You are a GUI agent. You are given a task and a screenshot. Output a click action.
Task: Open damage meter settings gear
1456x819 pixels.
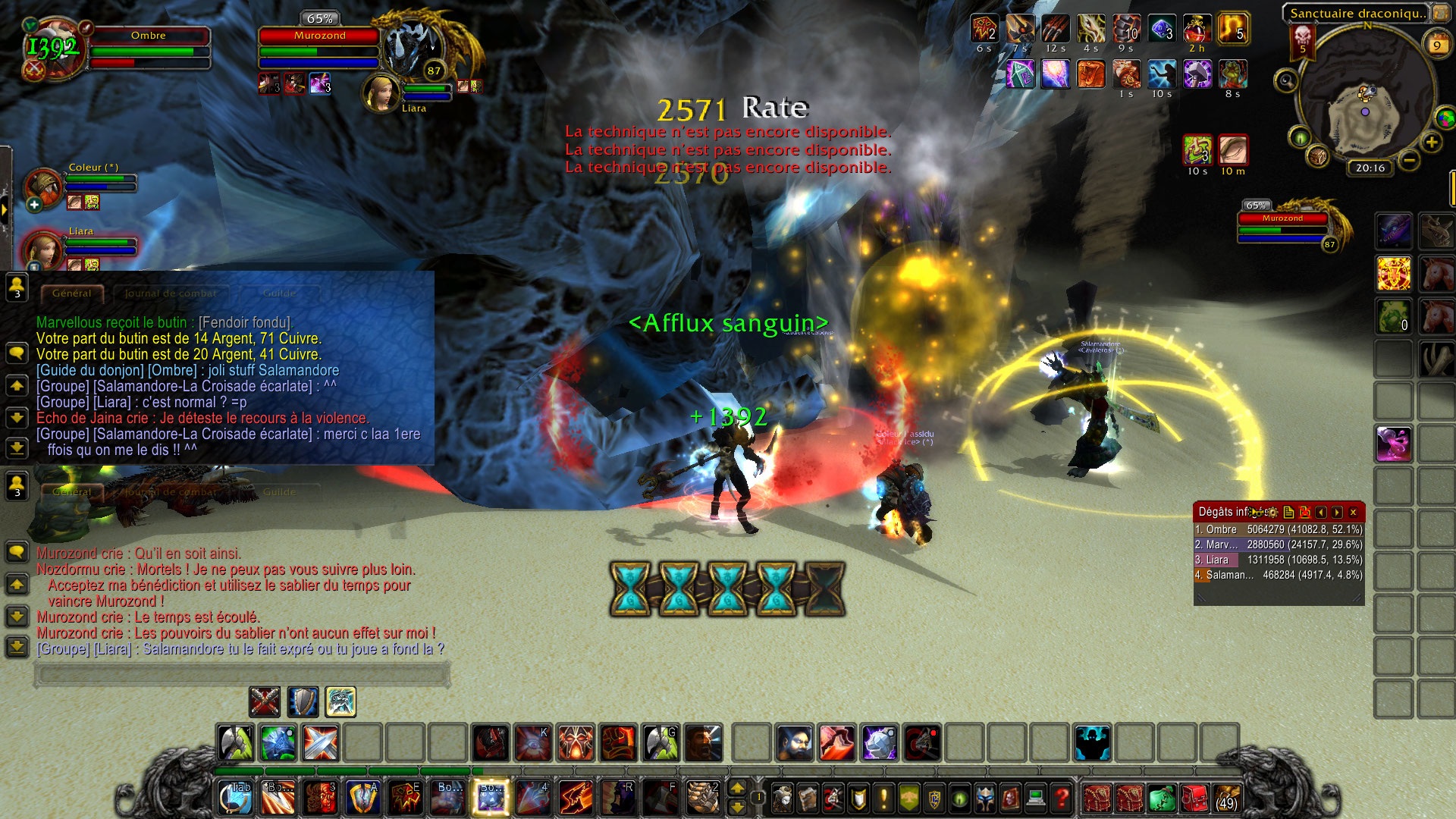tap(1272, 513)
